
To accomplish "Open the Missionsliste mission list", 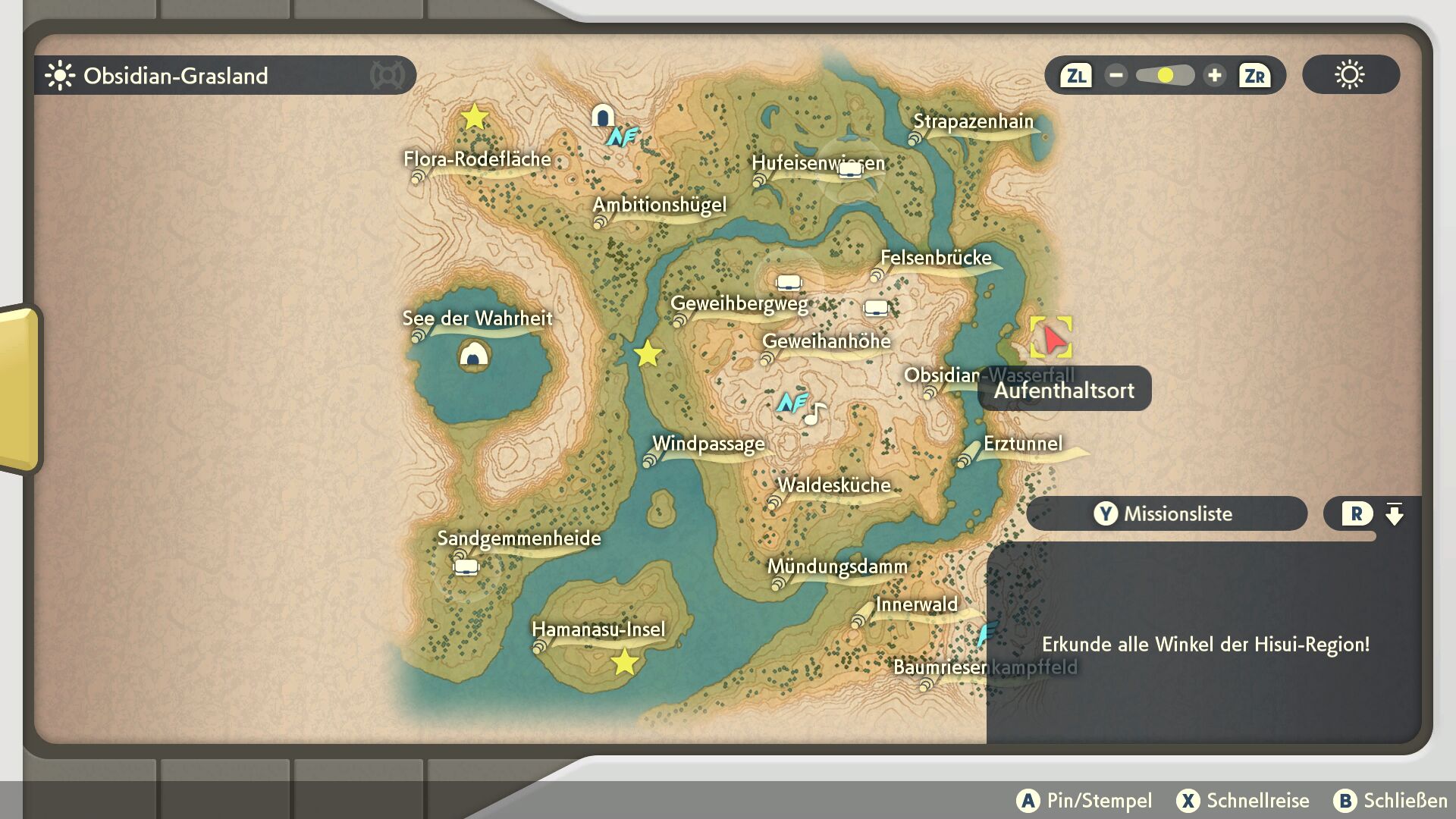I will pos(1166,514).
